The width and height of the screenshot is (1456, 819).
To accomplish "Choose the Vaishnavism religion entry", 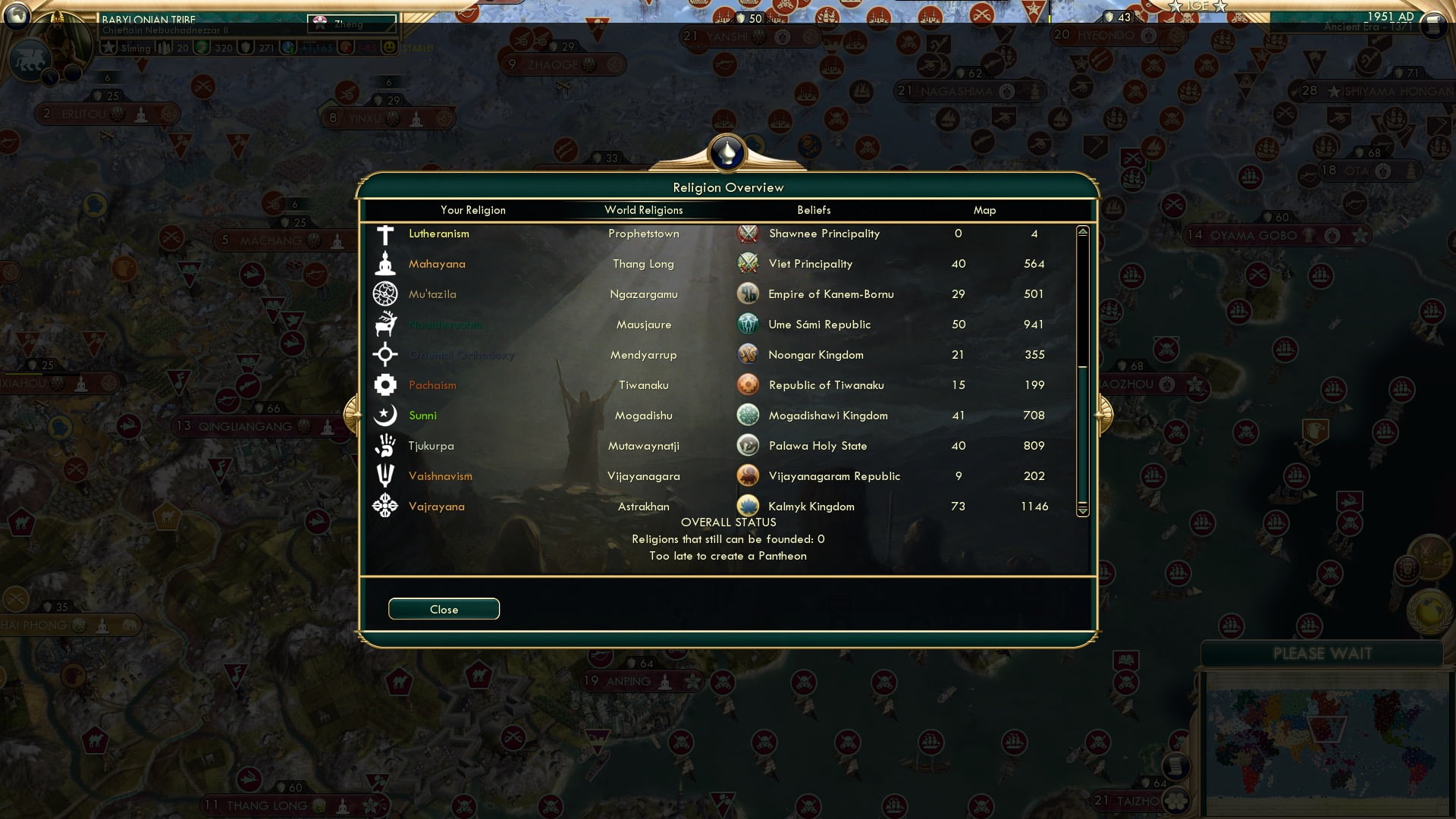I will [x=440, y=476].
